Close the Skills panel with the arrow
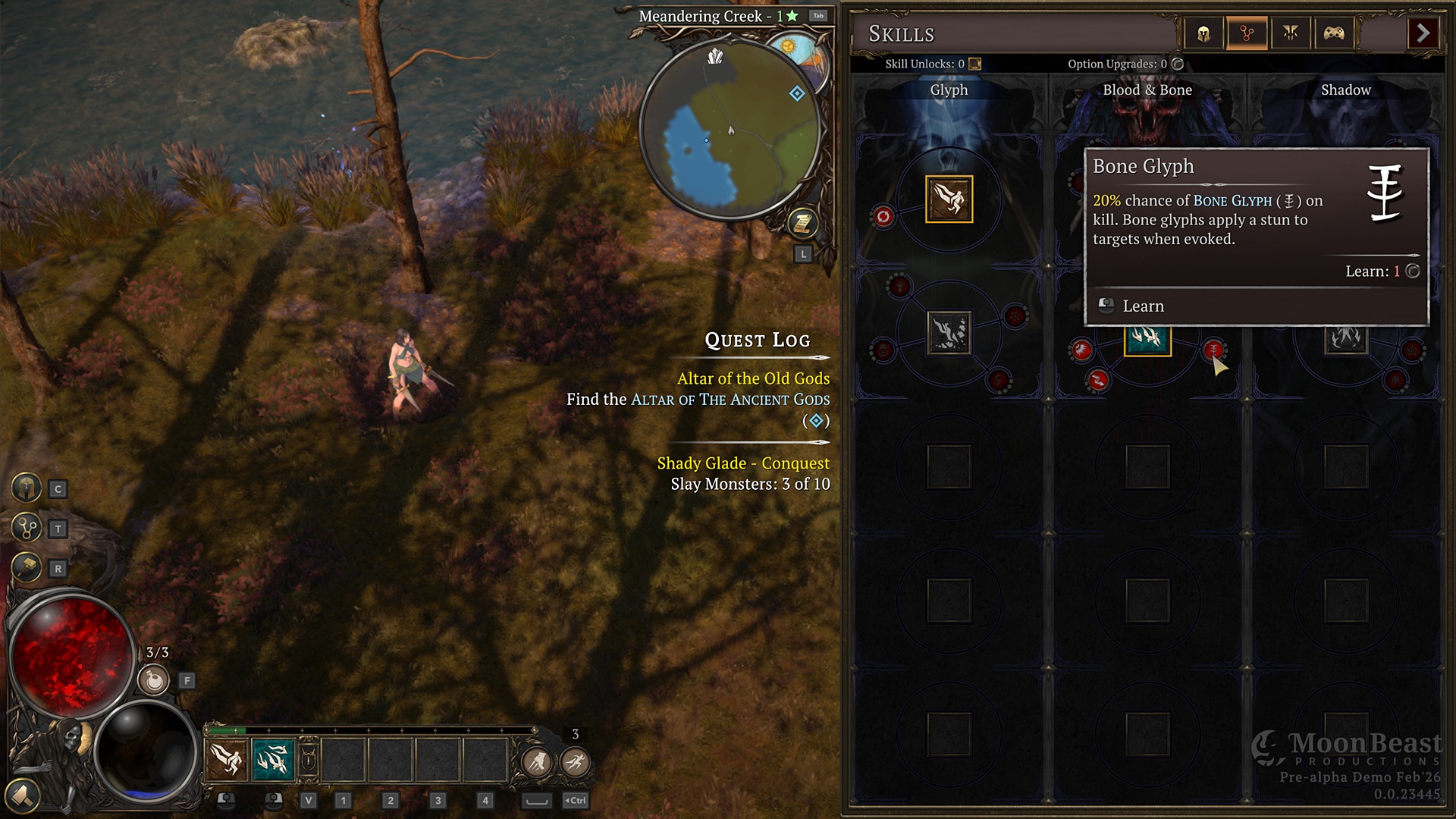This screenshot has width=1456, height=819. point(1423,33)
